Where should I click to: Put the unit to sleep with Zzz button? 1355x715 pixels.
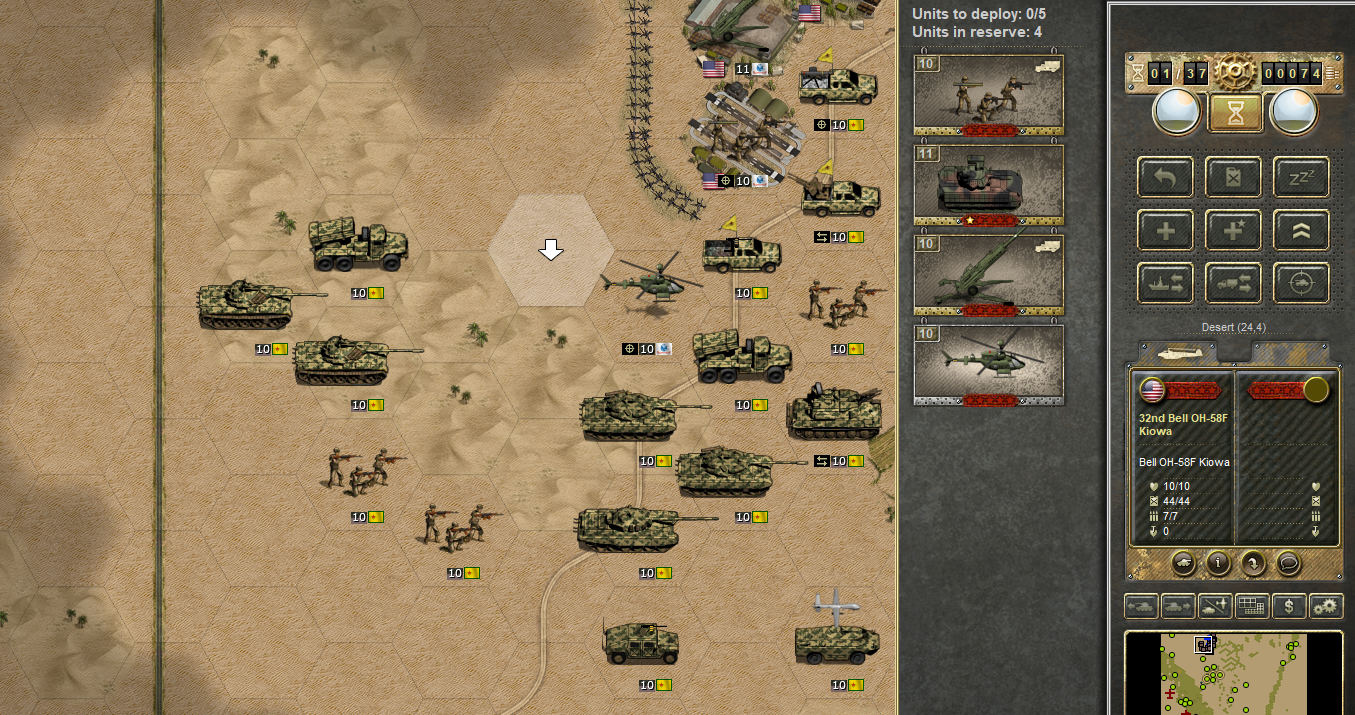[1301, 178]
